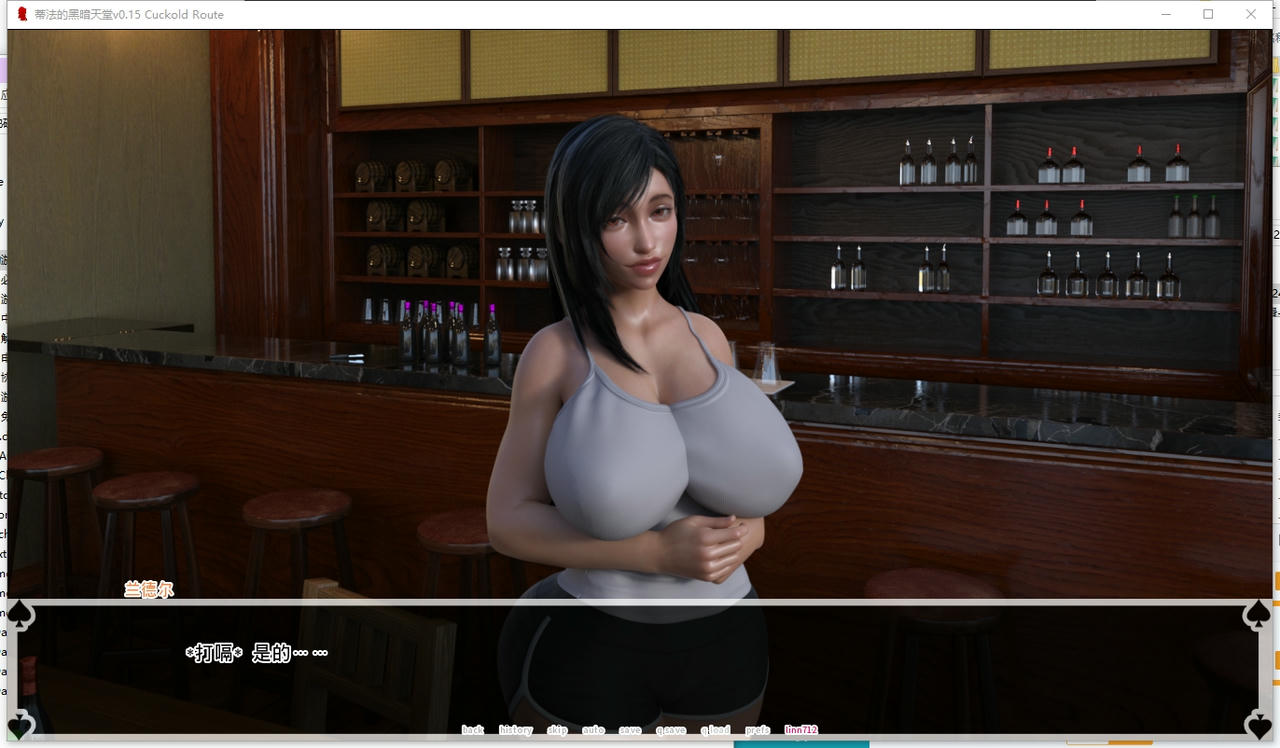Image resolution: width=1280 pixels, height=748 pixels.
Task: Maximize the game window
Action: [1208, 14]
